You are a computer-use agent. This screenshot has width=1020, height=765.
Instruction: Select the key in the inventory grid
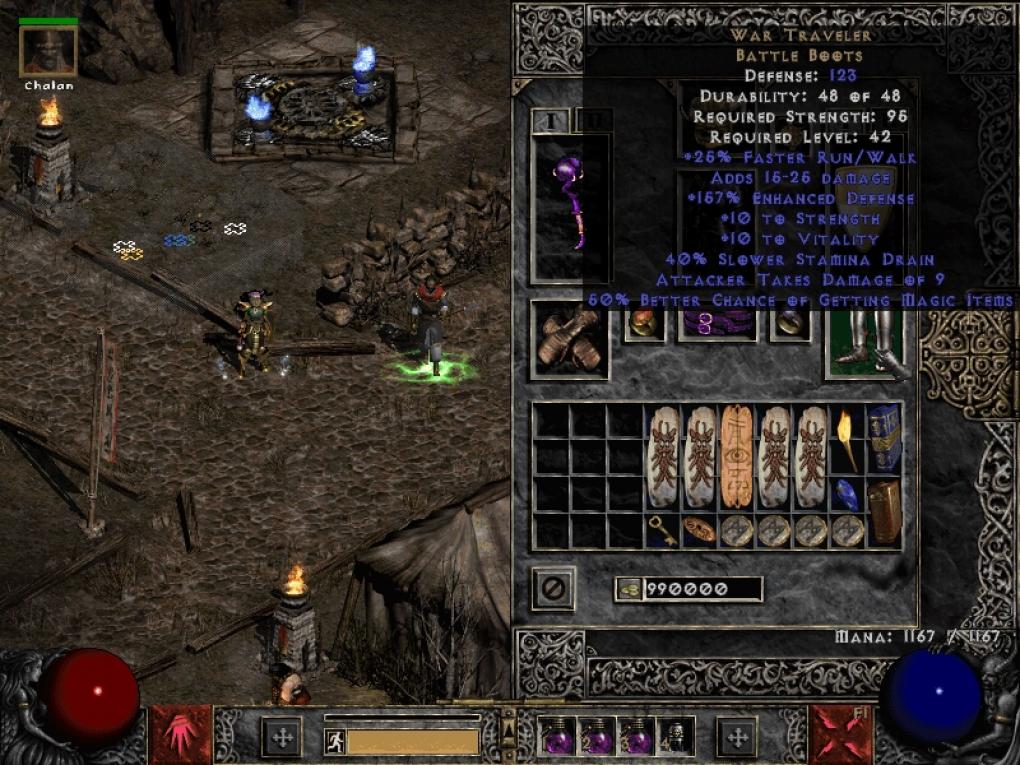pyautogui.click(x=662, y=530)
